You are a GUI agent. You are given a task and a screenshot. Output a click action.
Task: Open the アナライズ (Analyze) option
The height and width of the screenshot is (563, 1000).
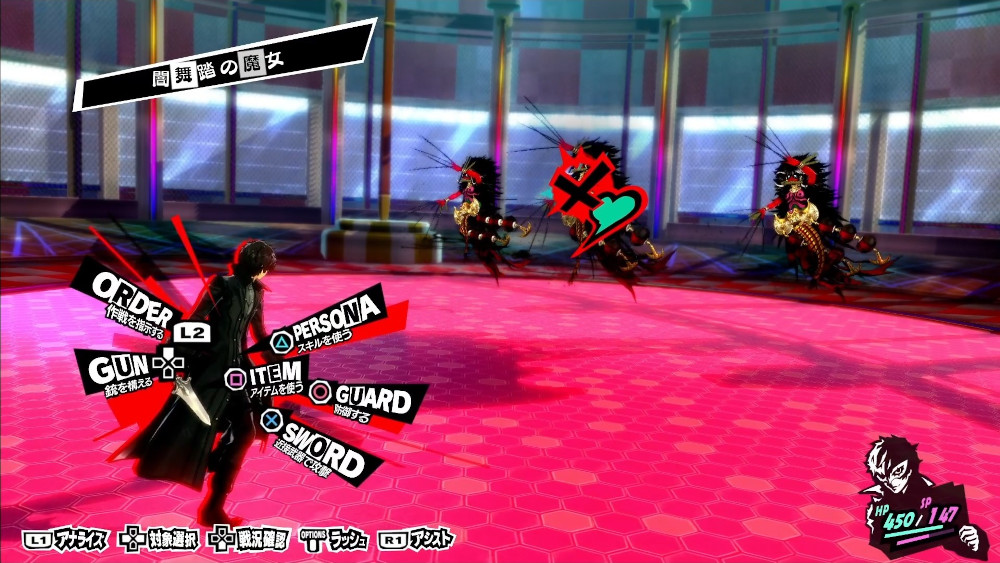(x=65, y=540)
